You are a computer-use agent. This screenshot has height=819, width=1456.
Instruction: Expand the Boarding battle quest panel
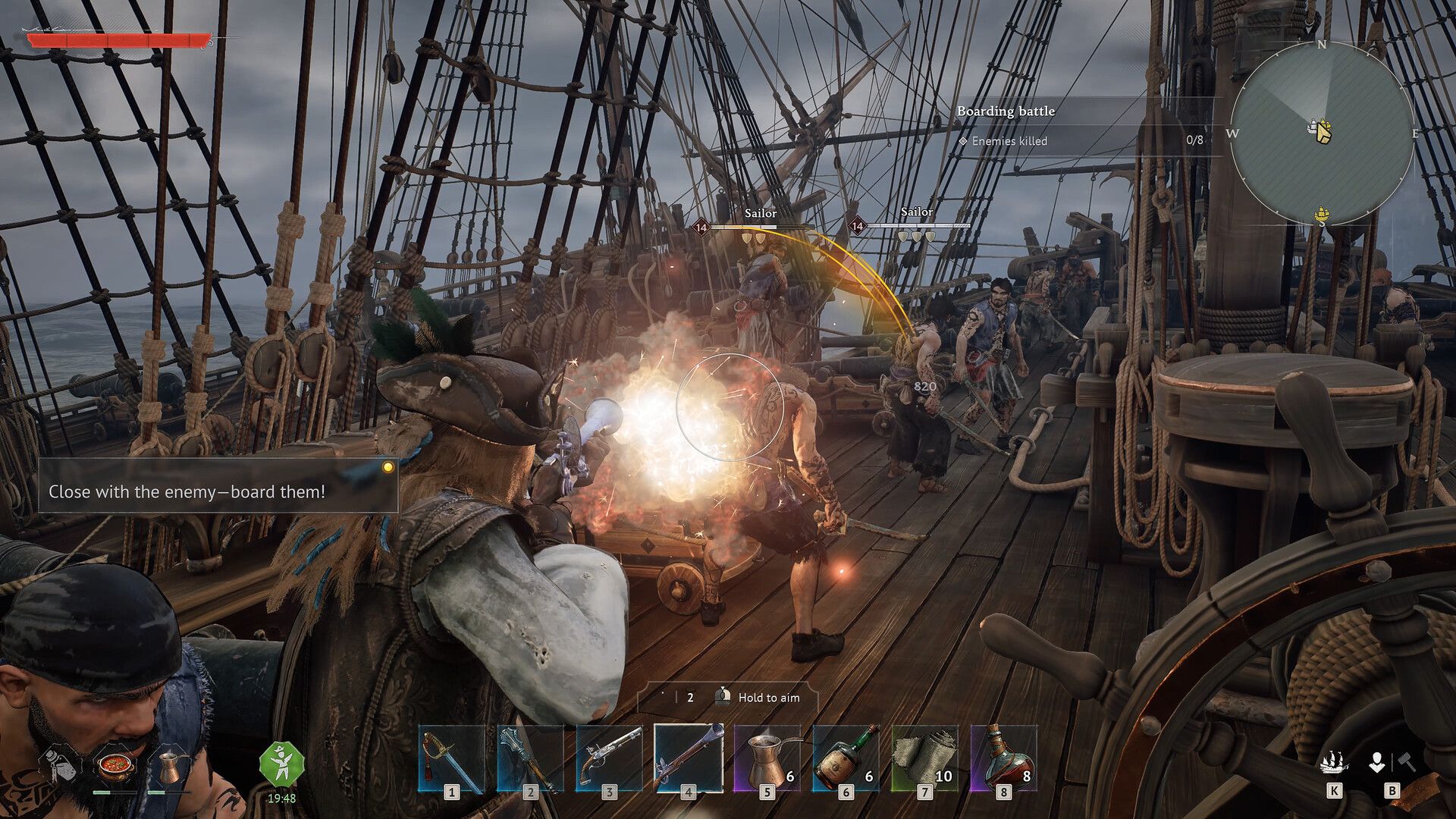[x=1006, y=111]
